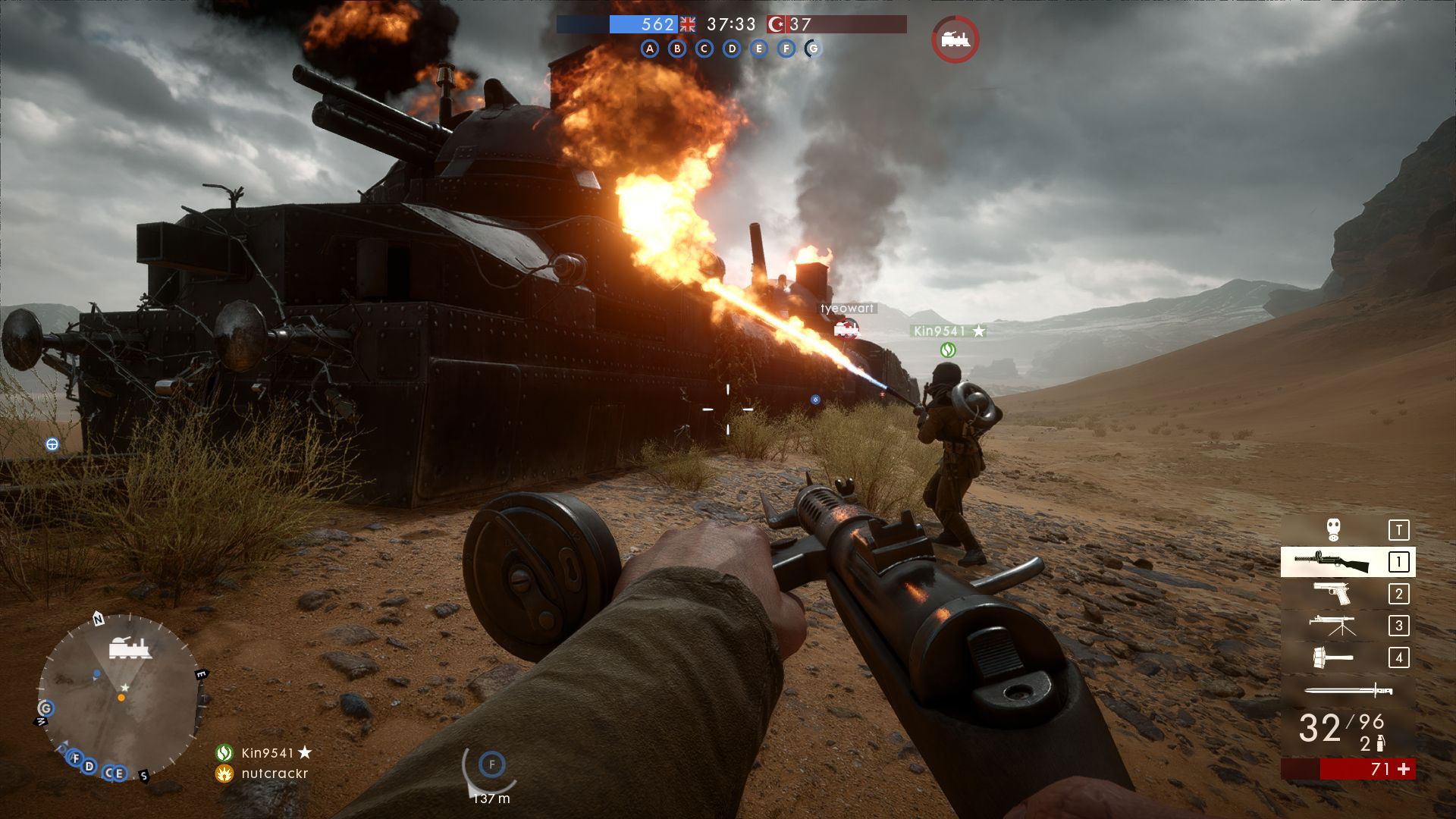Click capture point A in the top flag row
Screen dimensions: 1456x819
point(650,49)
